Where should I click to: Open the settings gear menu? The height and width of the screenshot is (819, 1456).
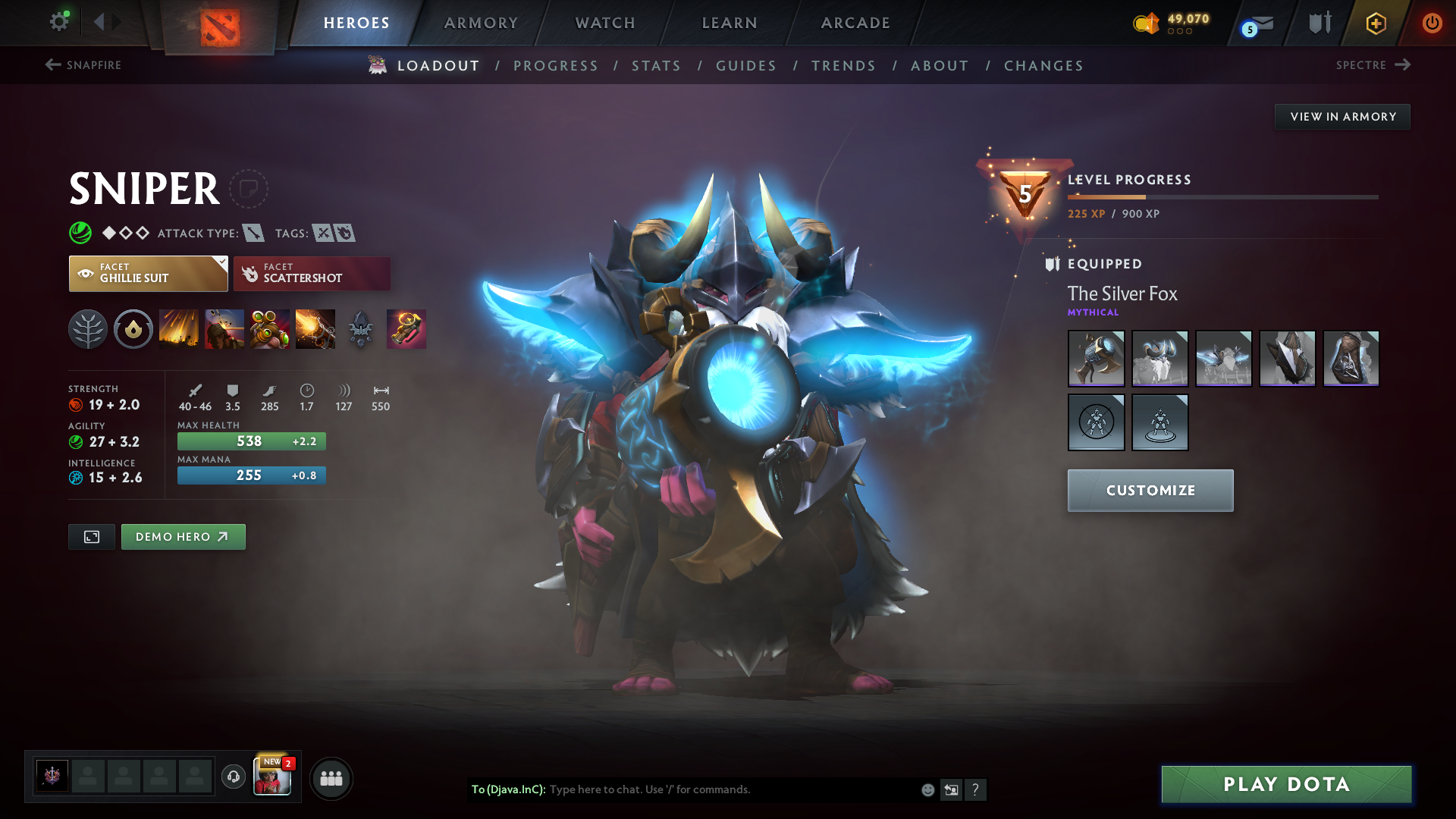pyautogui.click(x=59, y=22)
